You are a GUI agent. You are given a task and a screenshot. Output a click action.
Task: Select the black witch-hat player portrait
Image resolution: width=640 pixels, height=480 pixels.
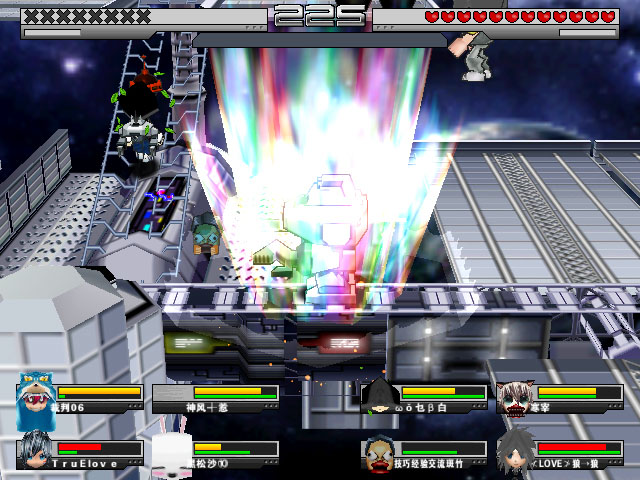(379, 397)
